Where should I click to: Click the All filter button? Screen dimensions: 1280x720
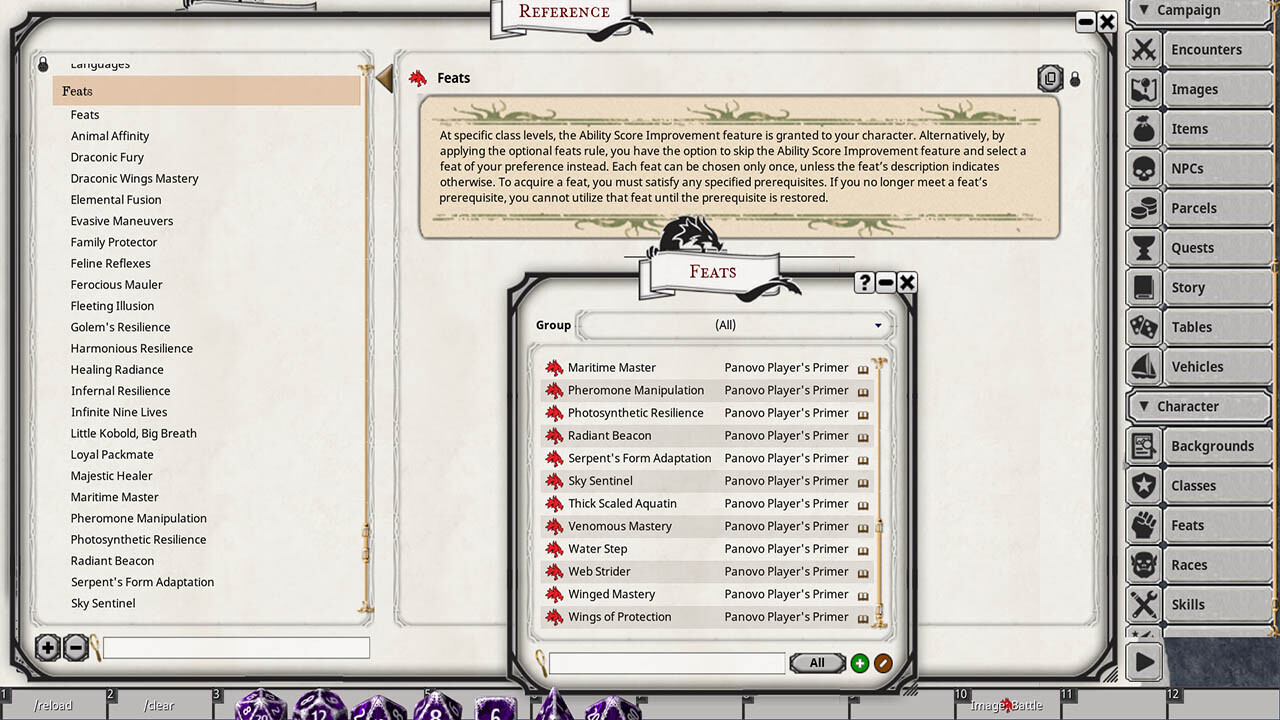coord(817,662)
